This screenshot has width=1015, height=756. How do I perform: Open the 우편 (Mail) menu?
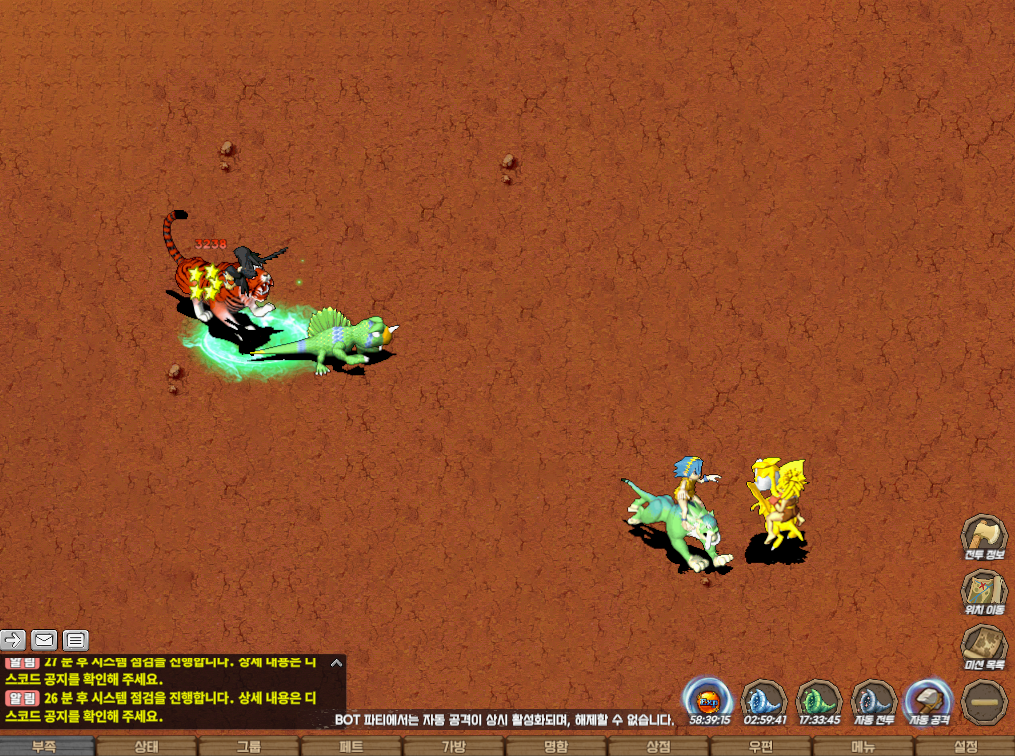point(761,746)
